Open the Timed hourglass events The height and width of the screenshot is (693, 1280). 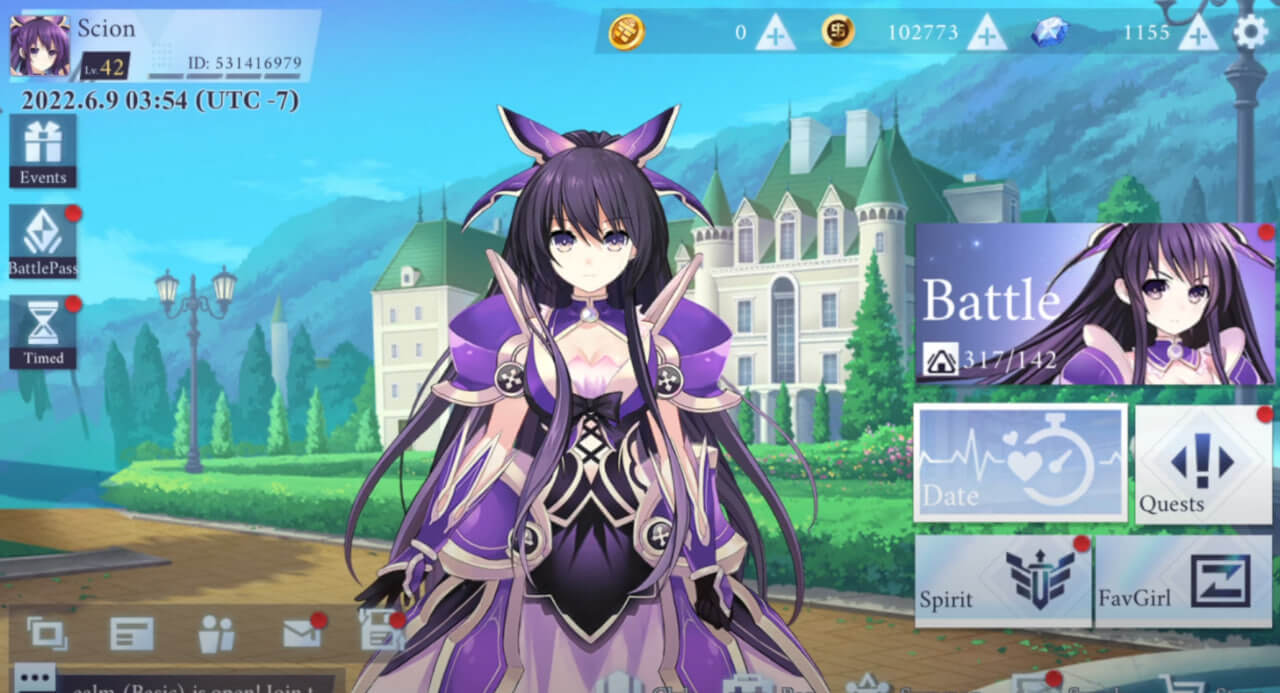(43, 332)
